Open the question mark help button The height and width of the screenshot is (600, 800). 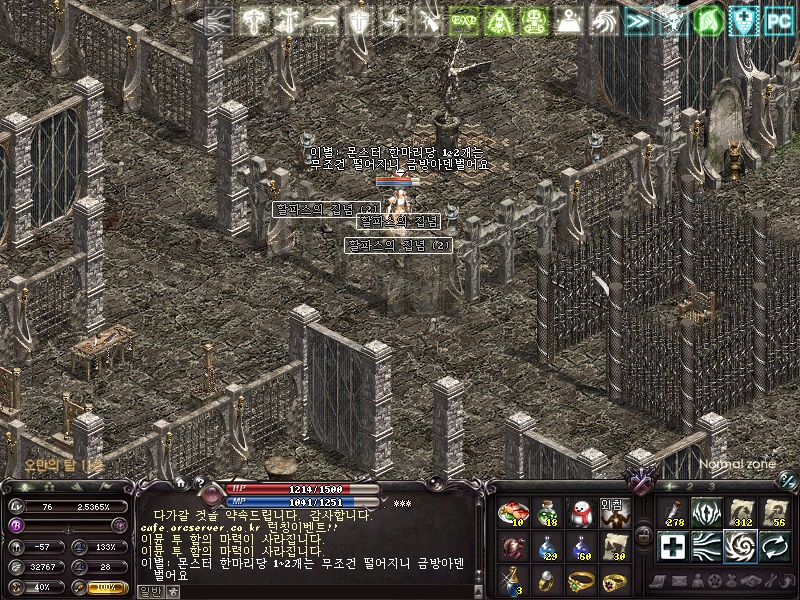tap(199, 483)
